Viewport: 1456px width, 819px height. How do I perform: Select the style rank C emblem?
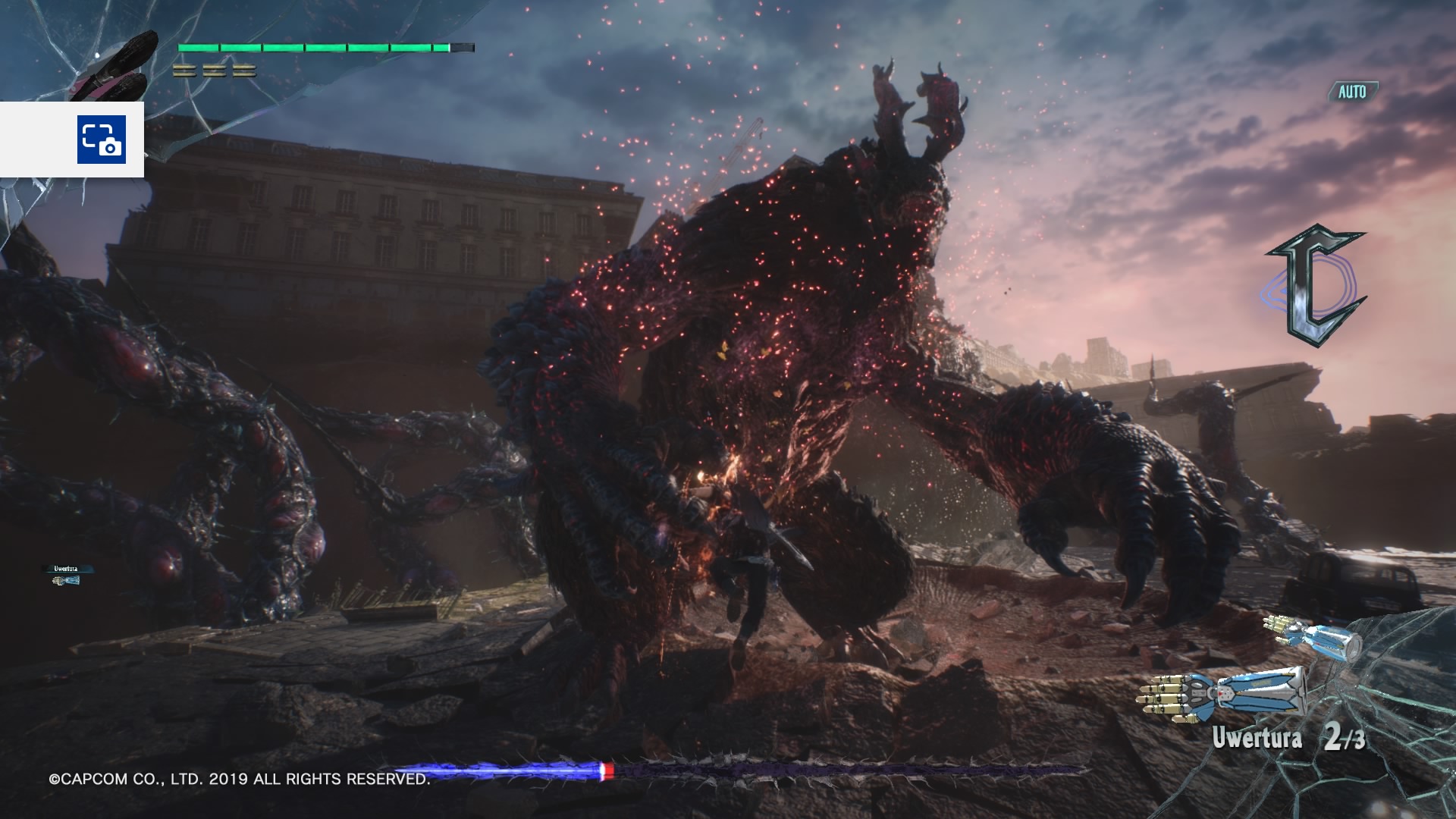pos(1315,285)
